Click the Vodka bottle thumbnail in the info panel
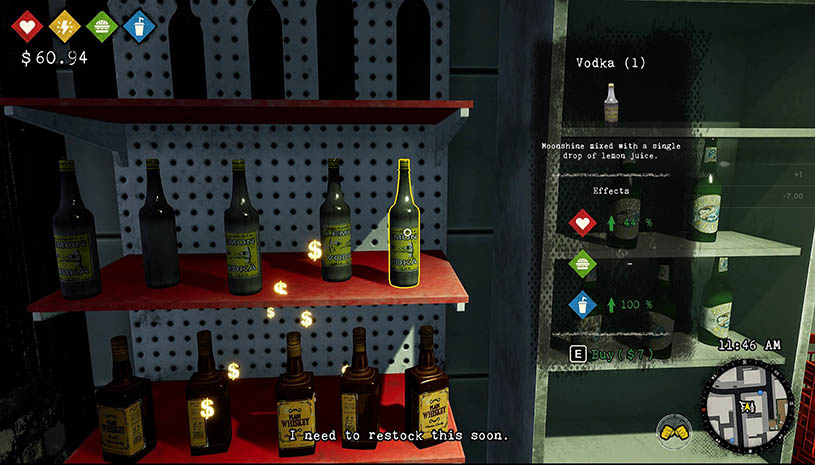Viewport: 815px width, 465px height. (610, 101)
